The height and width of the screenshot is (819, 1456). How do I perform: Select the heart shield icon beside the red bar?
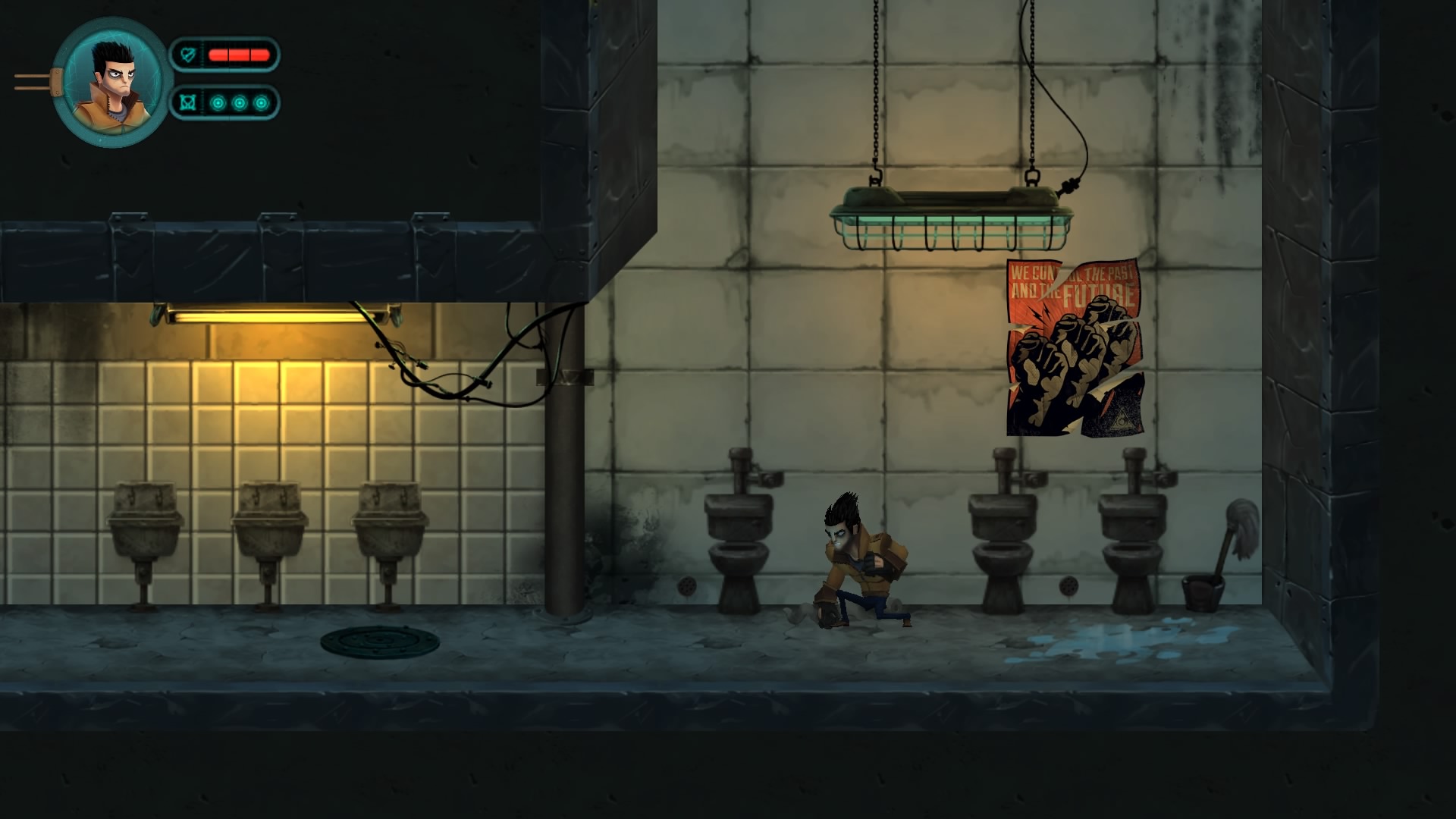187,55
